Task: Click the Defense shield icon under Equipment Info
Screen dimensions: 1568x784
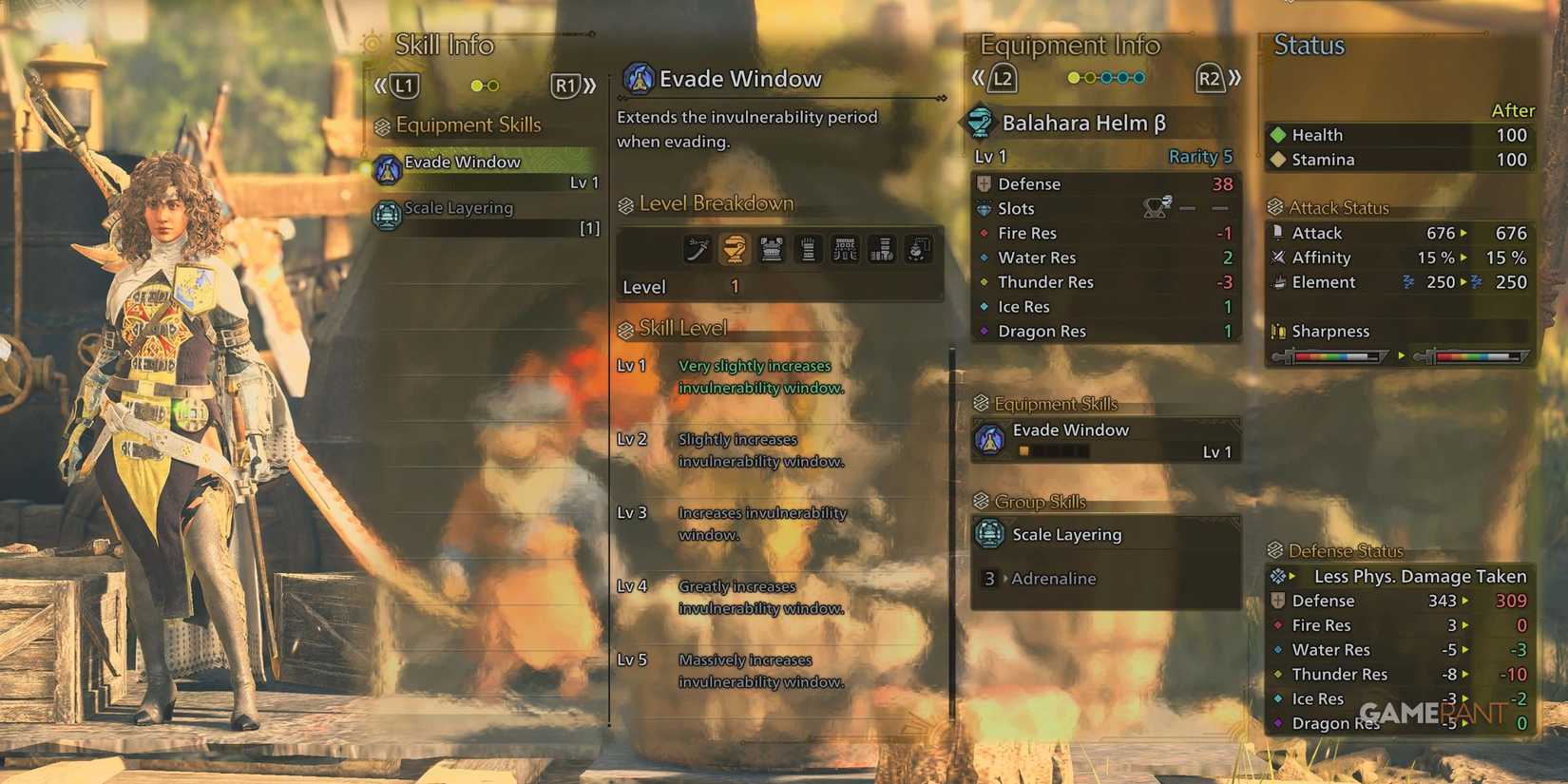Action: [x=985, y=183]
